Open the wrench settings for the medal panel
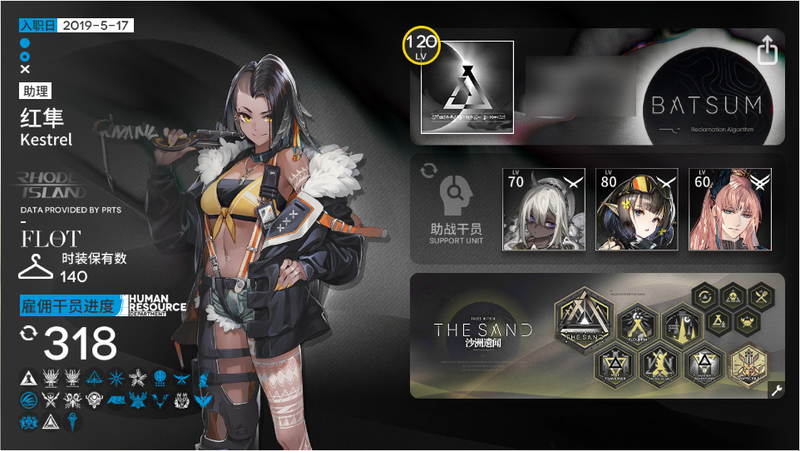 775,391
